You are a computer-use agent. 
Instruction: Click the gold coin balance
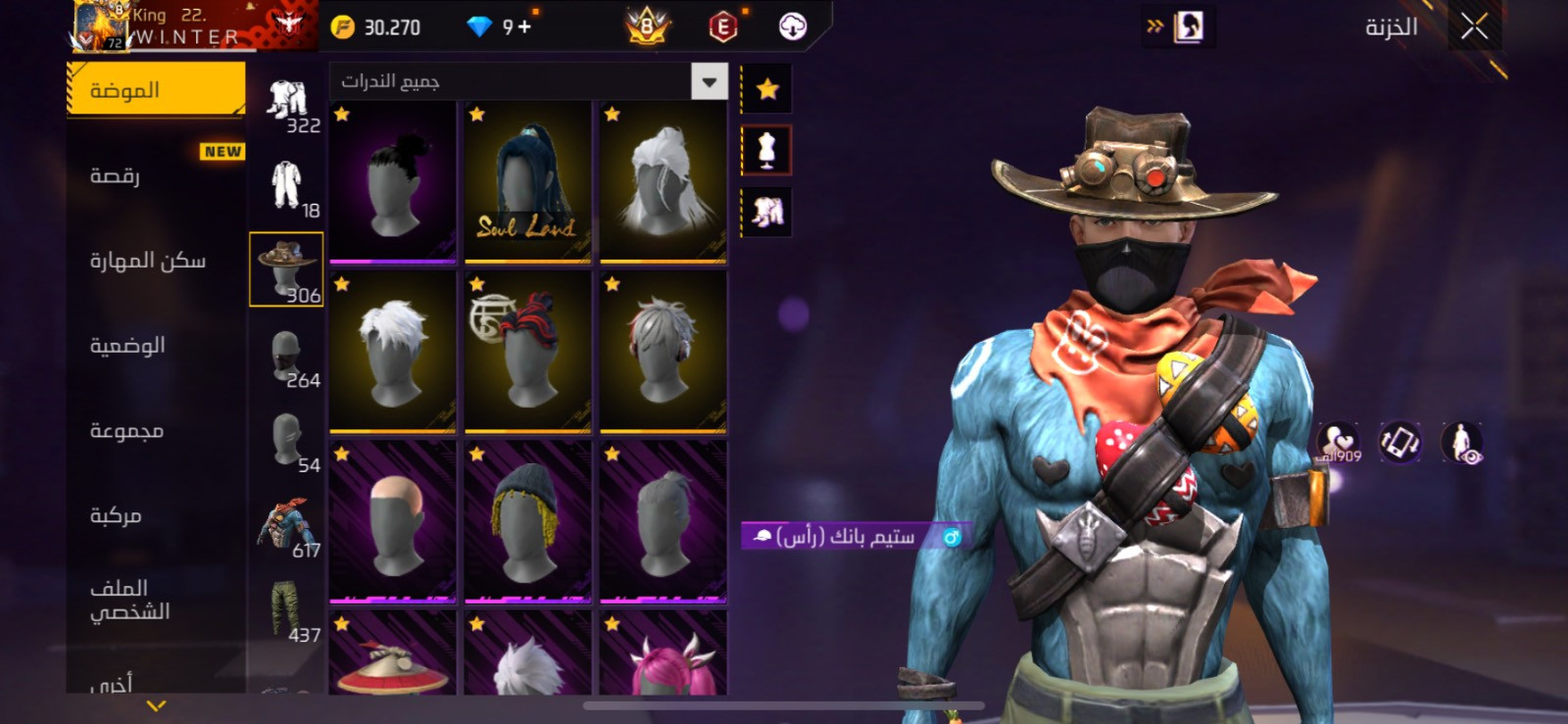click(376, 27)
